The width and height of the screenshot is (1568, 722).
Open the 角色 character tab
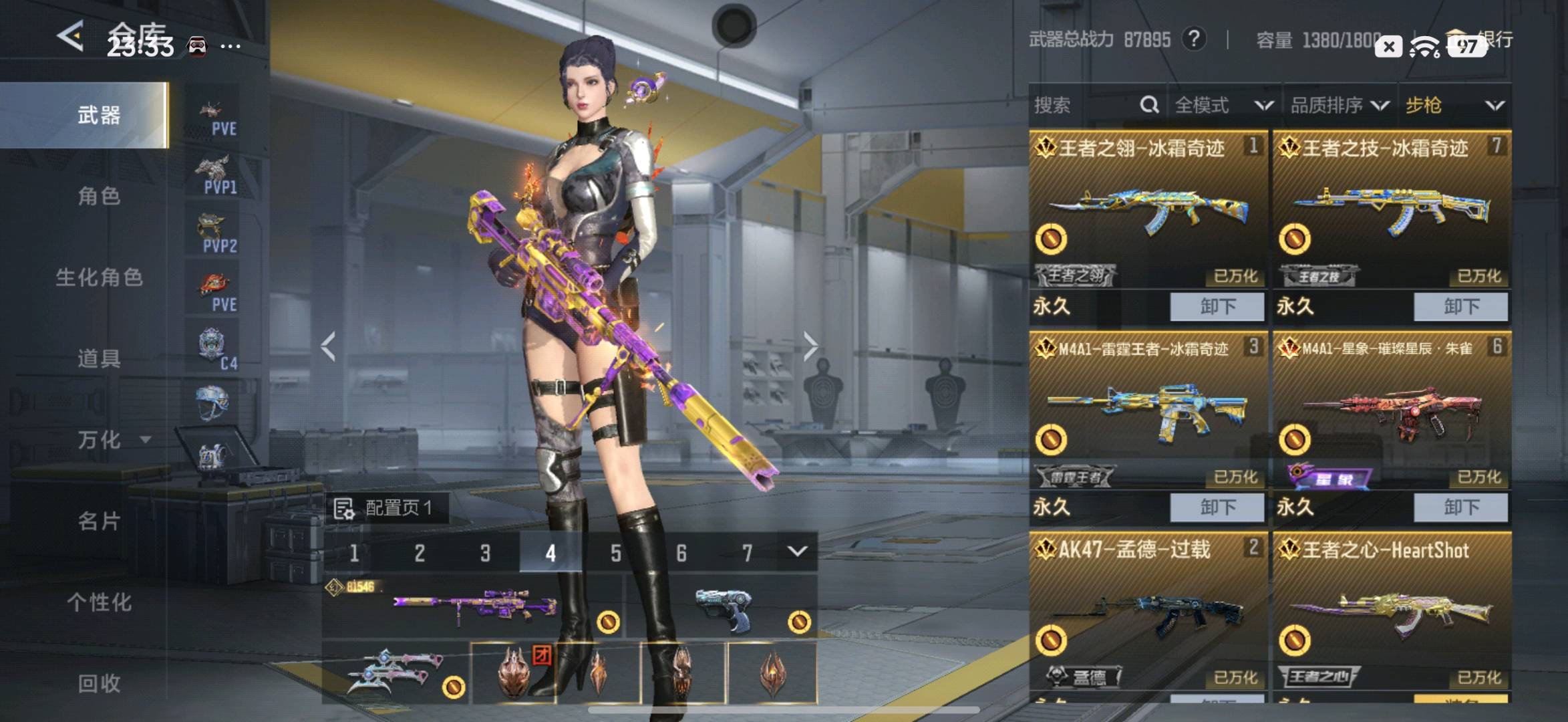pos(99,196)
